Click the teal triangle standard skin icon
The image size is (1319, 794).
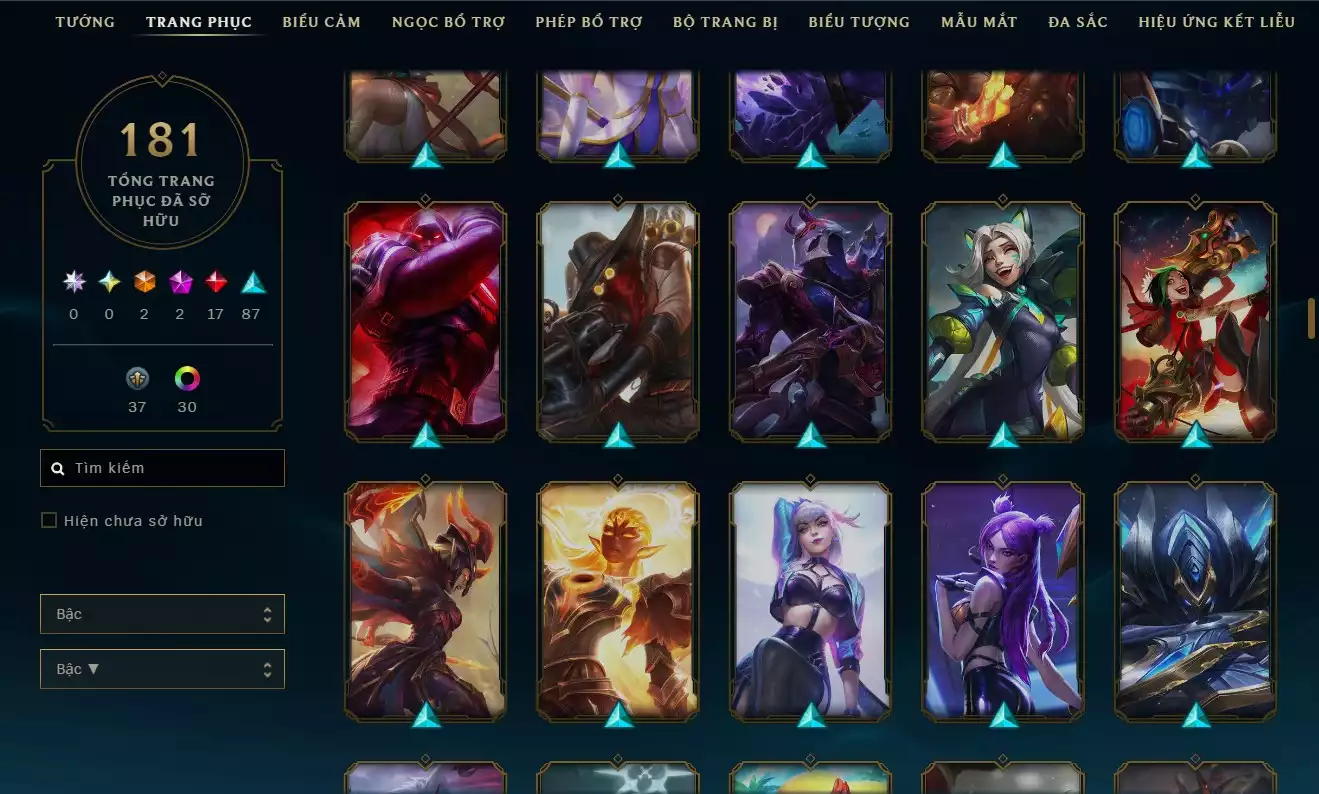point(251,281)
